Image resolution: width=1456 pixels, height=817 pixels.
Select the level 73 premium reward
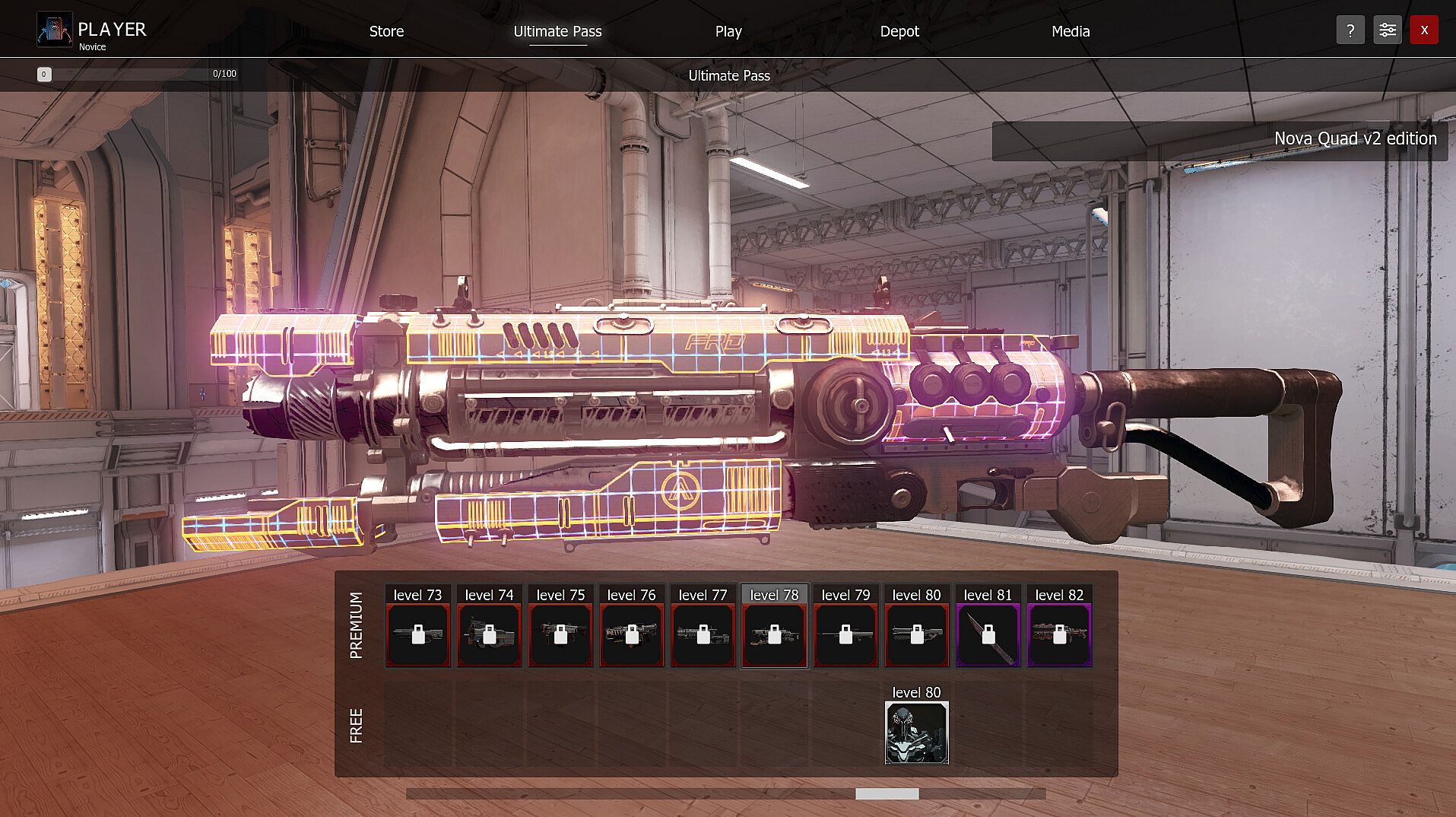(417, 634)
